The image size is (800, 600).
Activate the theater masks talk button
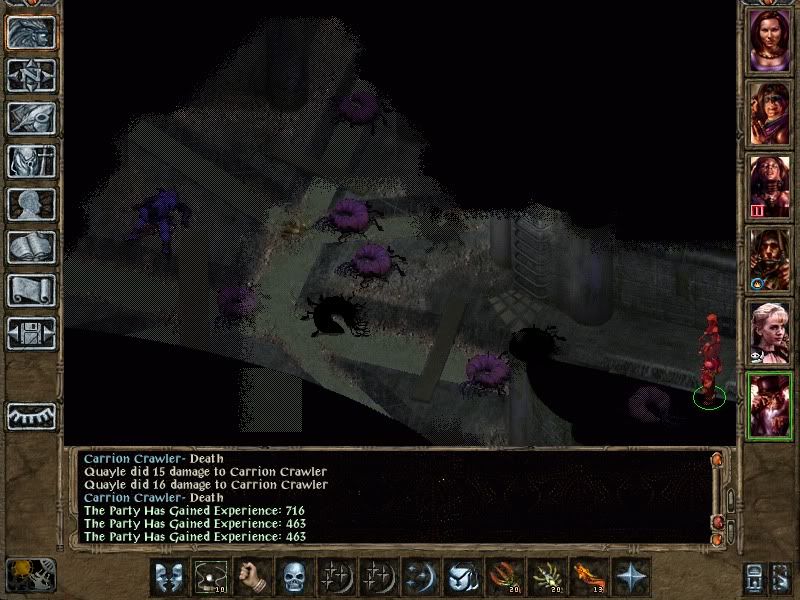pyautogui.click(x=169, y=577)
